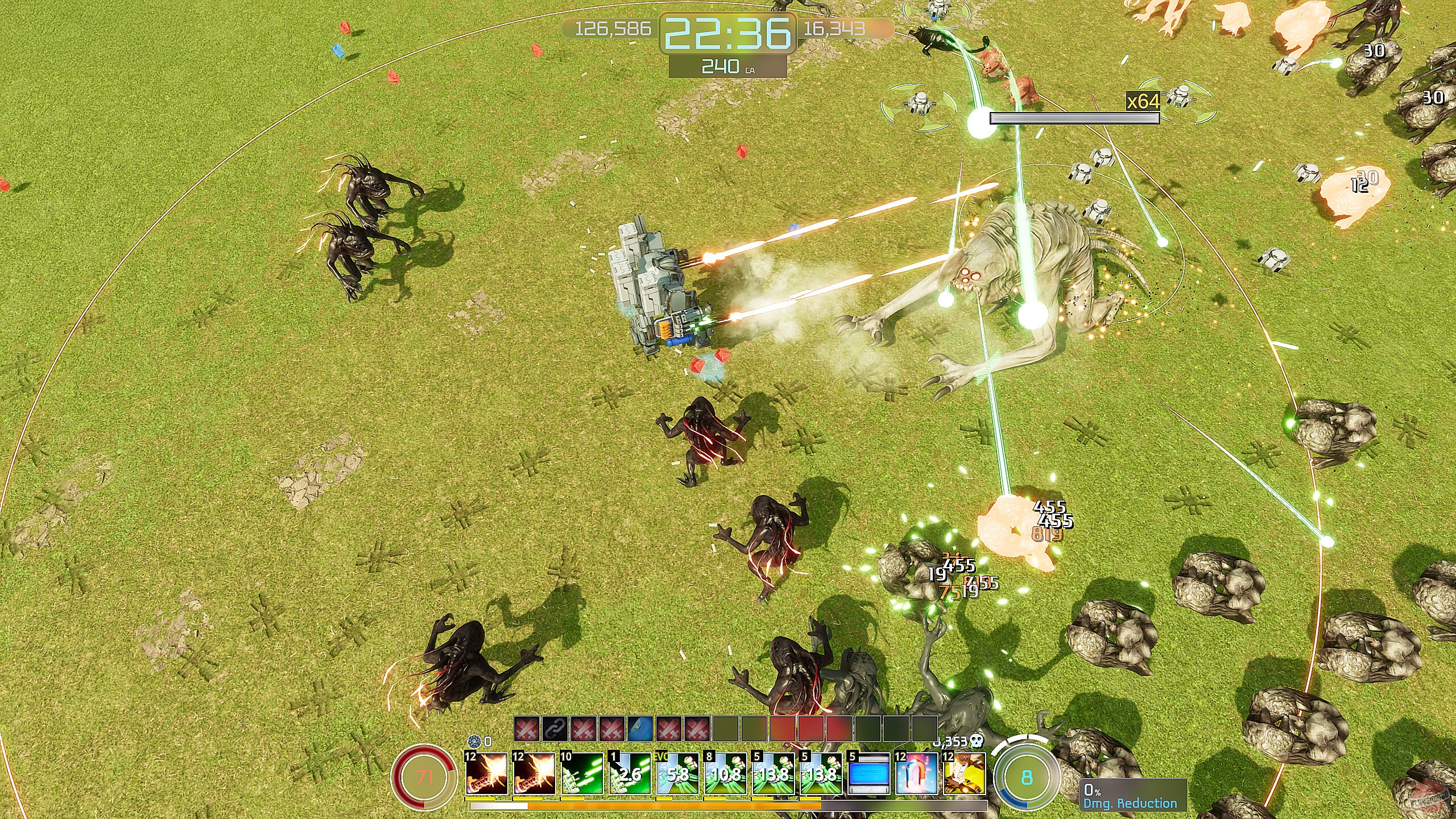The height and width of the screenshot is (819, 1456).
Task: Activate the green laser showing 2.6 cooldown
Action: 629,773
